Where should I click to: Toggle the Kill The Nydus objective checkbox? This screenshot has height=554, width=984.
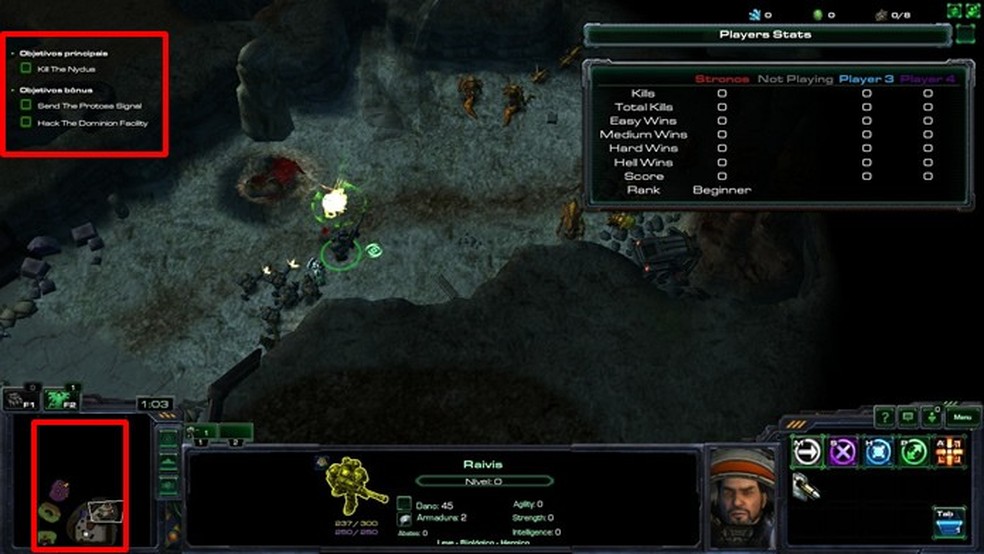click(x=26, y=69)
